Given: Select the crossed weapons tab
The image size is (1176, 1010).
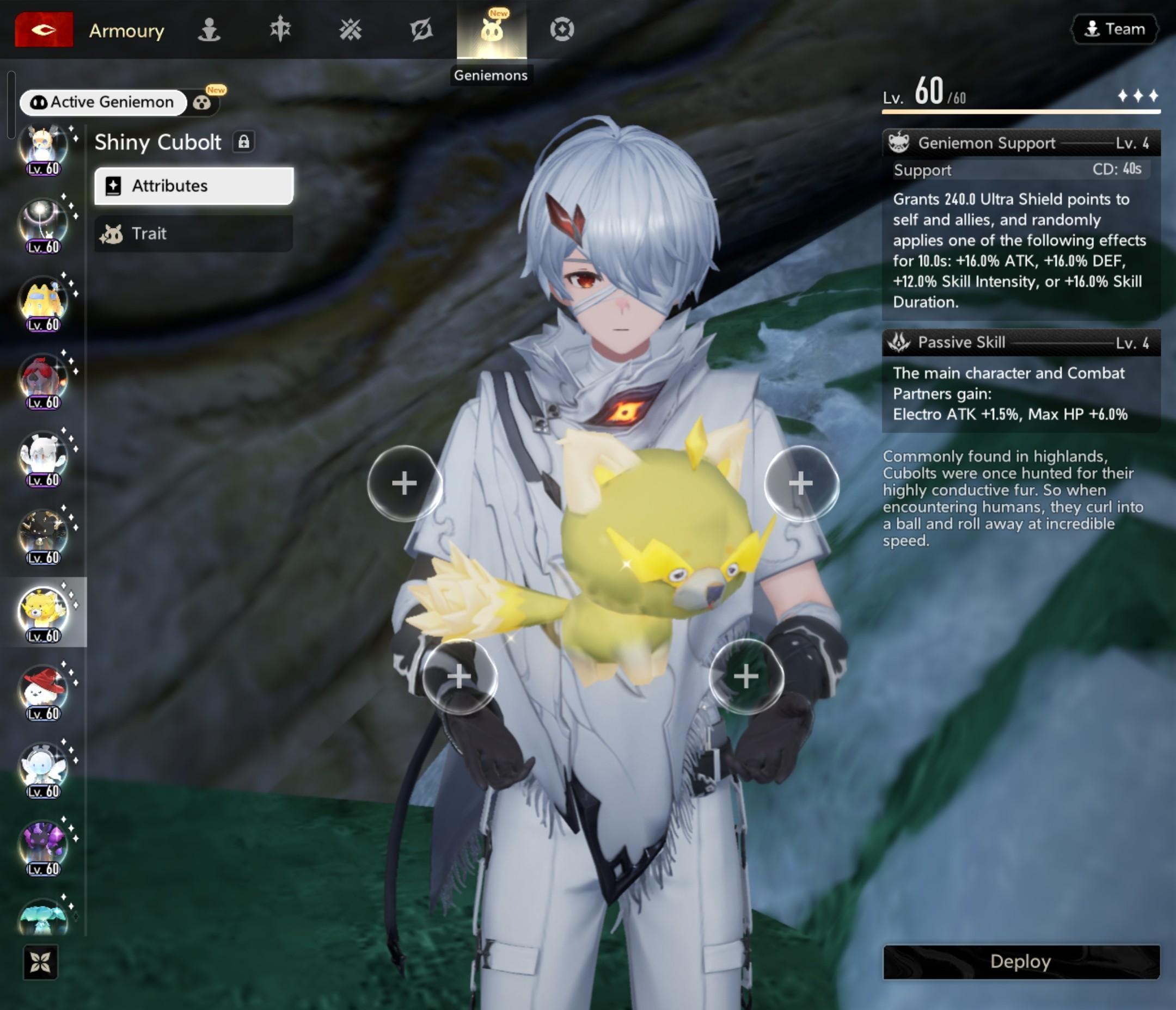Looking at the screenshot, I should tap(350, 29).
